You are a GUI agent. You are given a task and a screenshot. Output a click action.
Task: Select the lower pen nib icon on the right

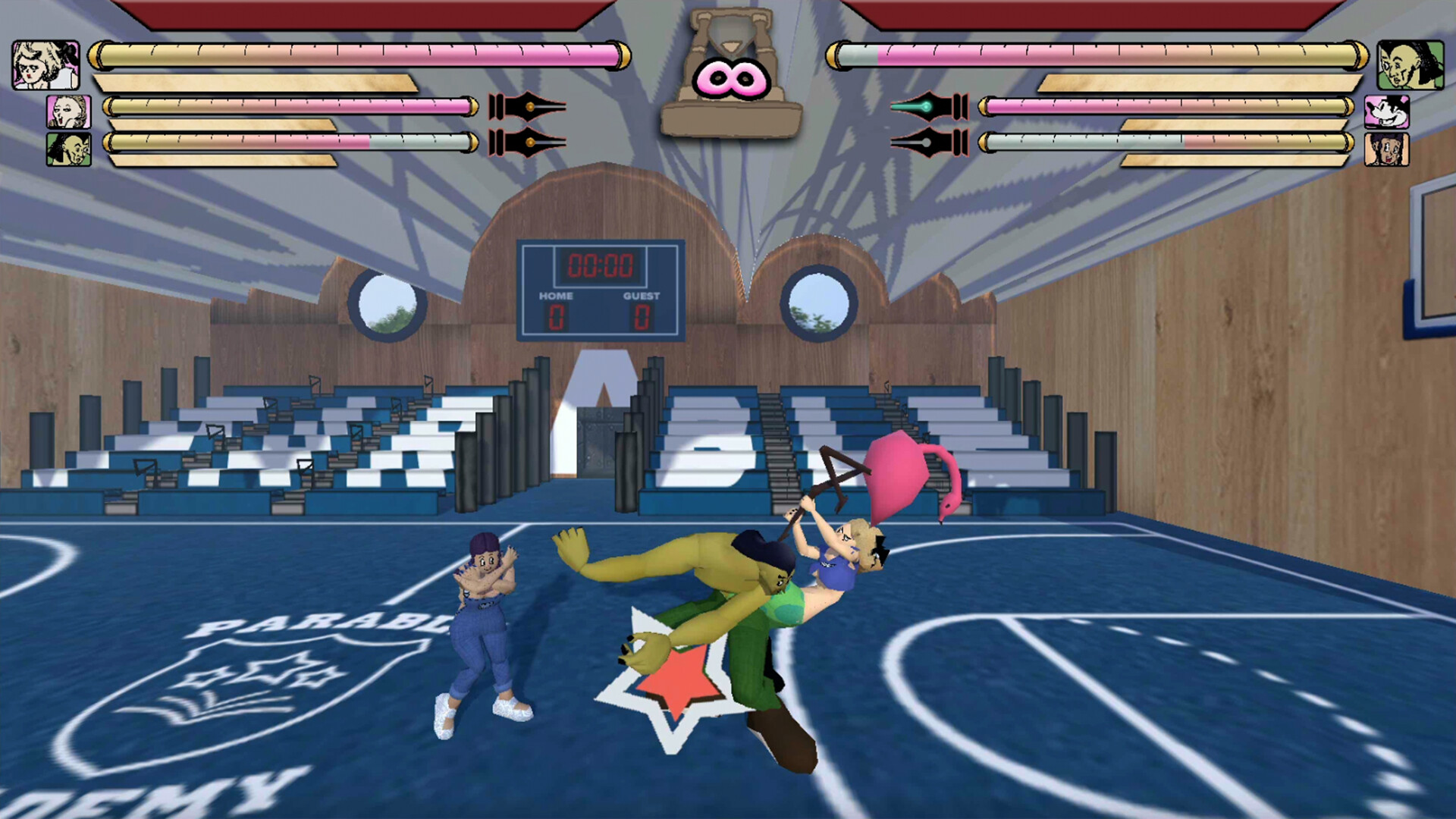tap(929, 143)
